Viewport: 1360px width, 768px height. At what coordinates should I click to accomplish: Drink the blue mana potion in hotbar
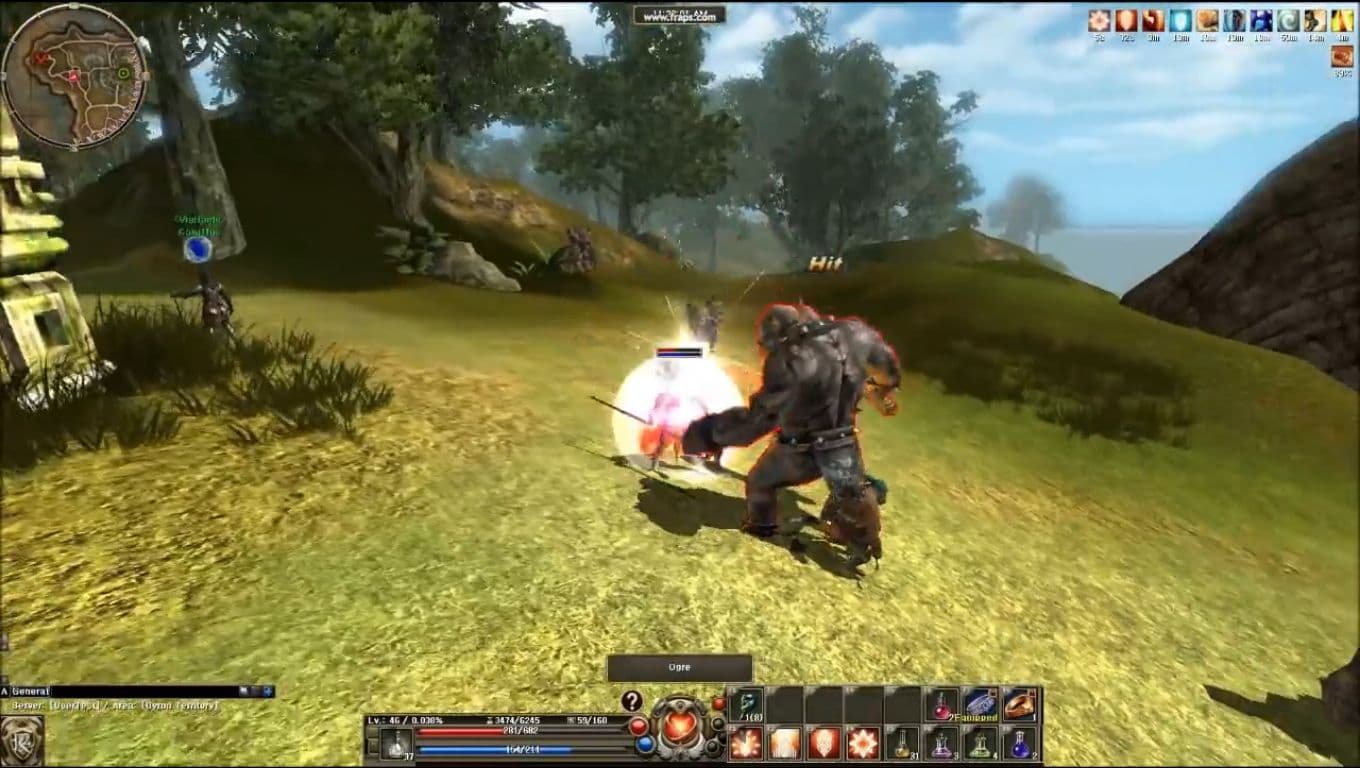(1020, 743)
